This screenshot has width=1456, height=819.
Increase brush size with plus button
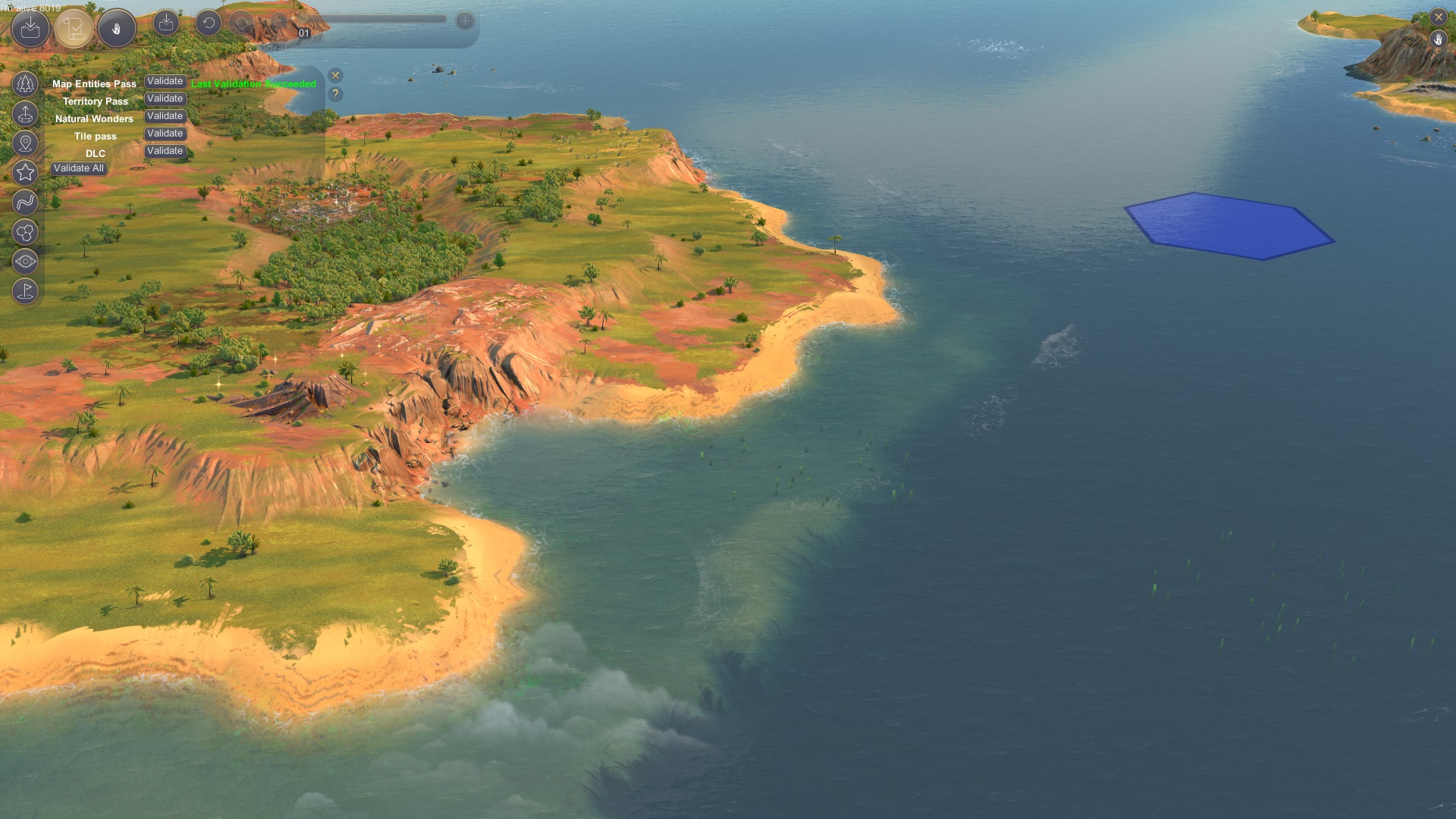coord(465,21)
